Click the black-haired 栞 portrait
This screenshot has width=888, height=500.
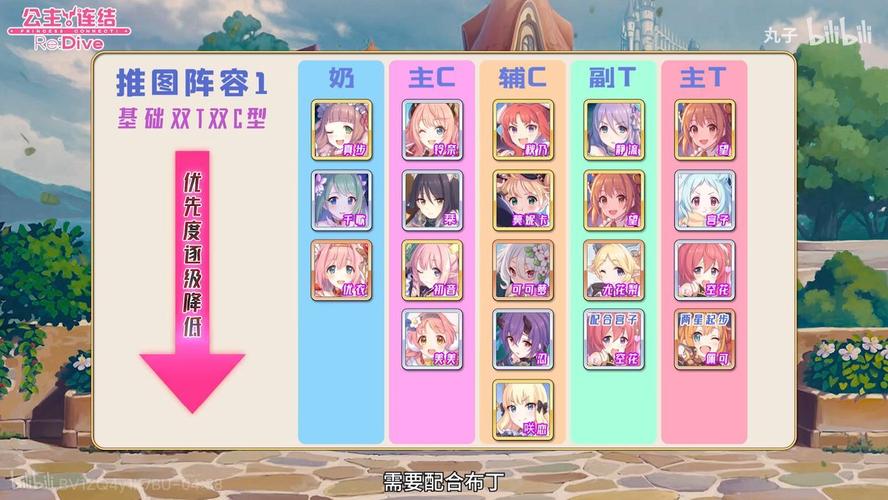[x=432, y=200]
